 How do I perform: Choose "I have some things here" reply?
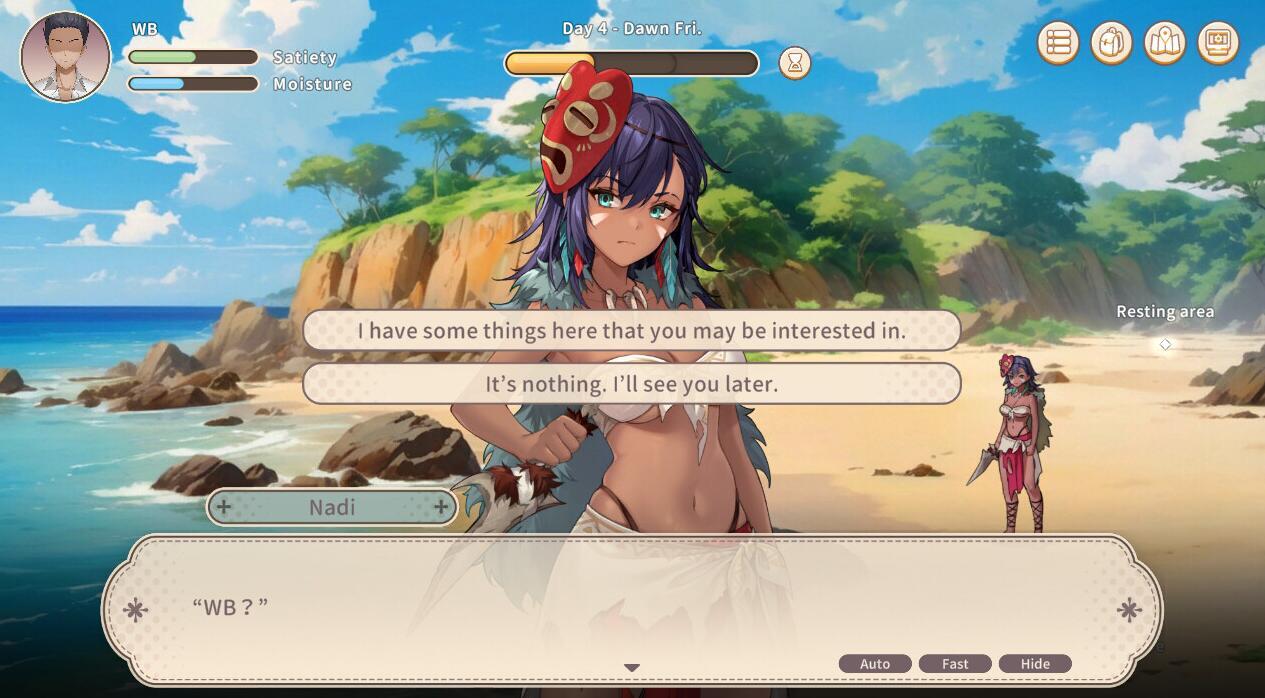pyautogui.click(x=631, y=331)
